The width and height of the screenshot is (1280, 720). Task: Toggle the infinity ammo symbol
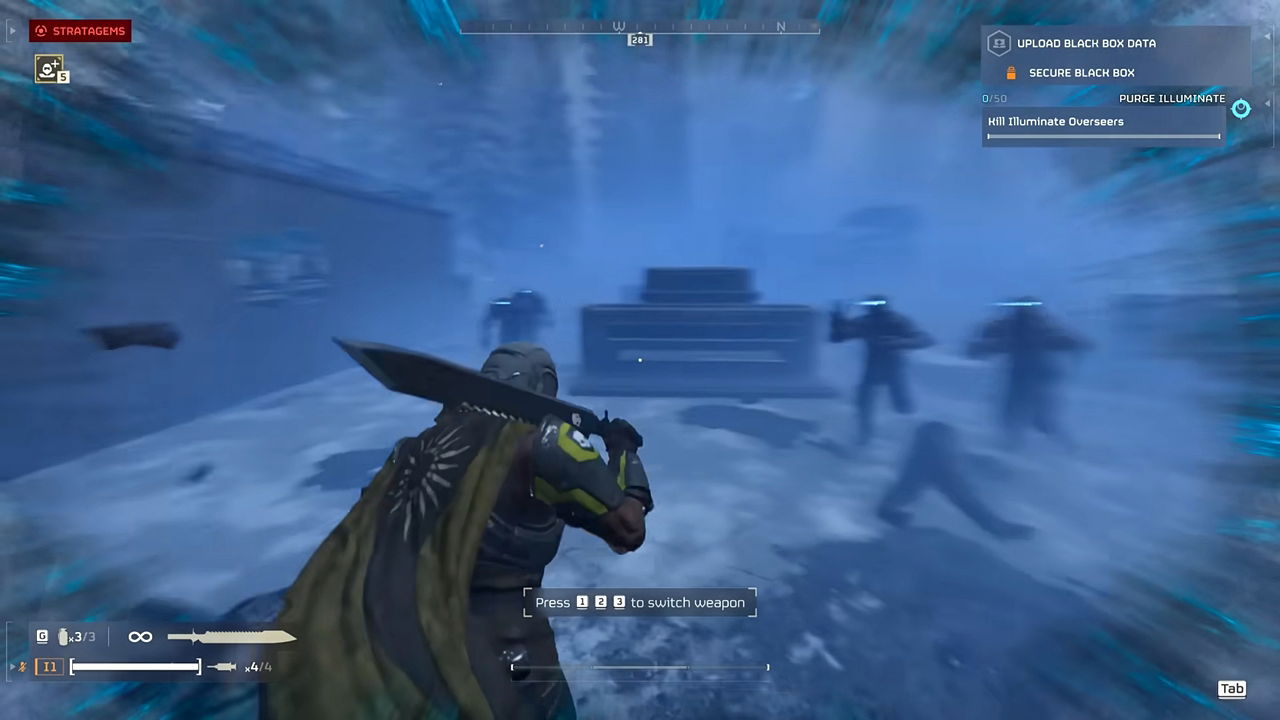click(x=138, y=636)
